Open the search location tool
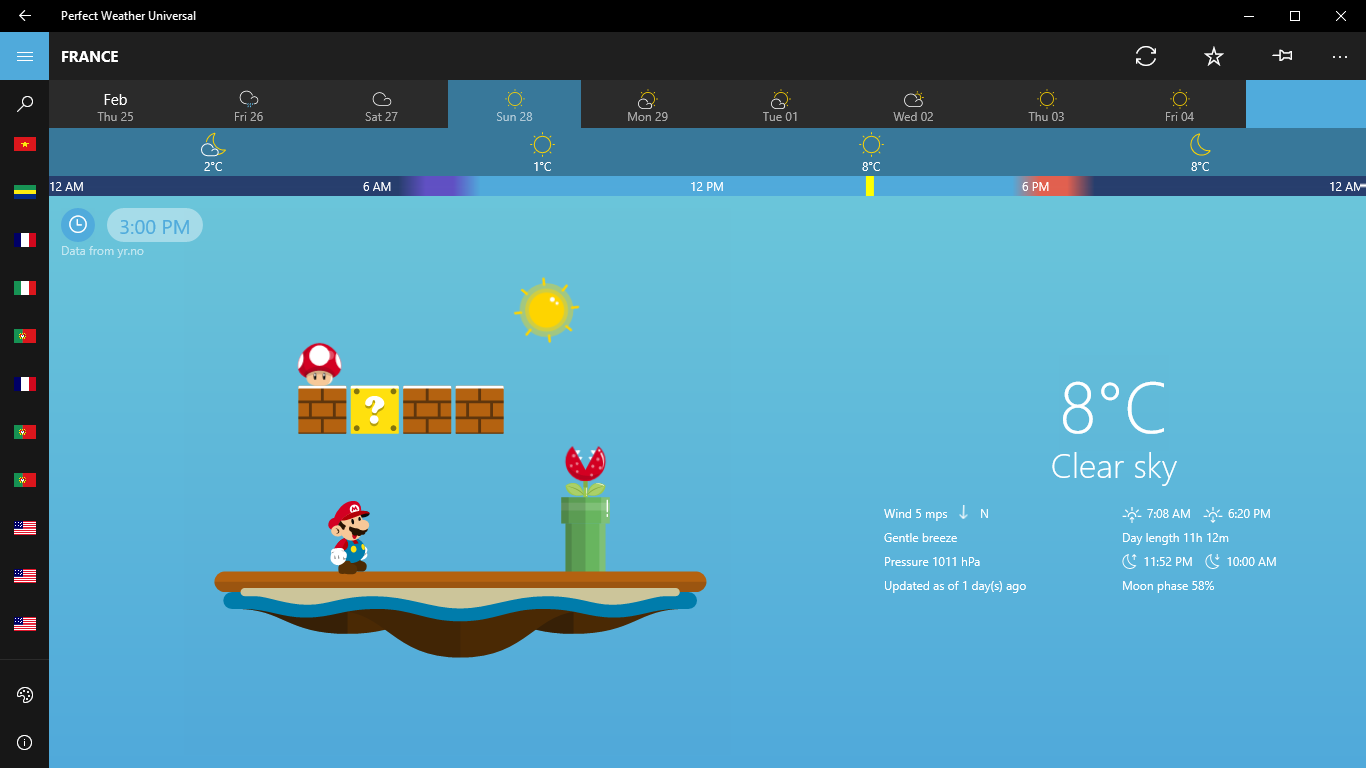 (25, 102)
